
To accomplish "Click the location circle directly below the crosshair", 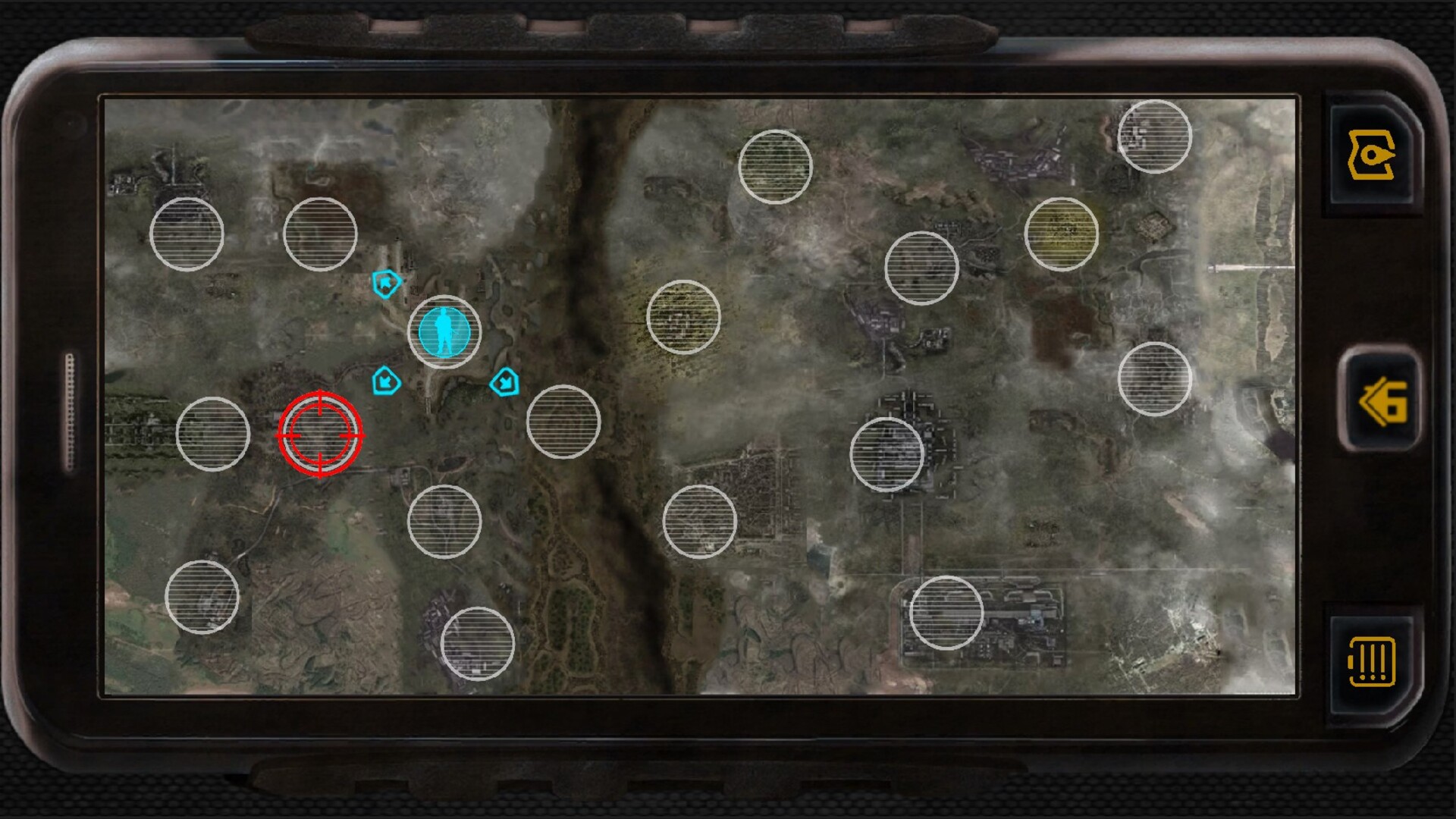I will point(446,523).
